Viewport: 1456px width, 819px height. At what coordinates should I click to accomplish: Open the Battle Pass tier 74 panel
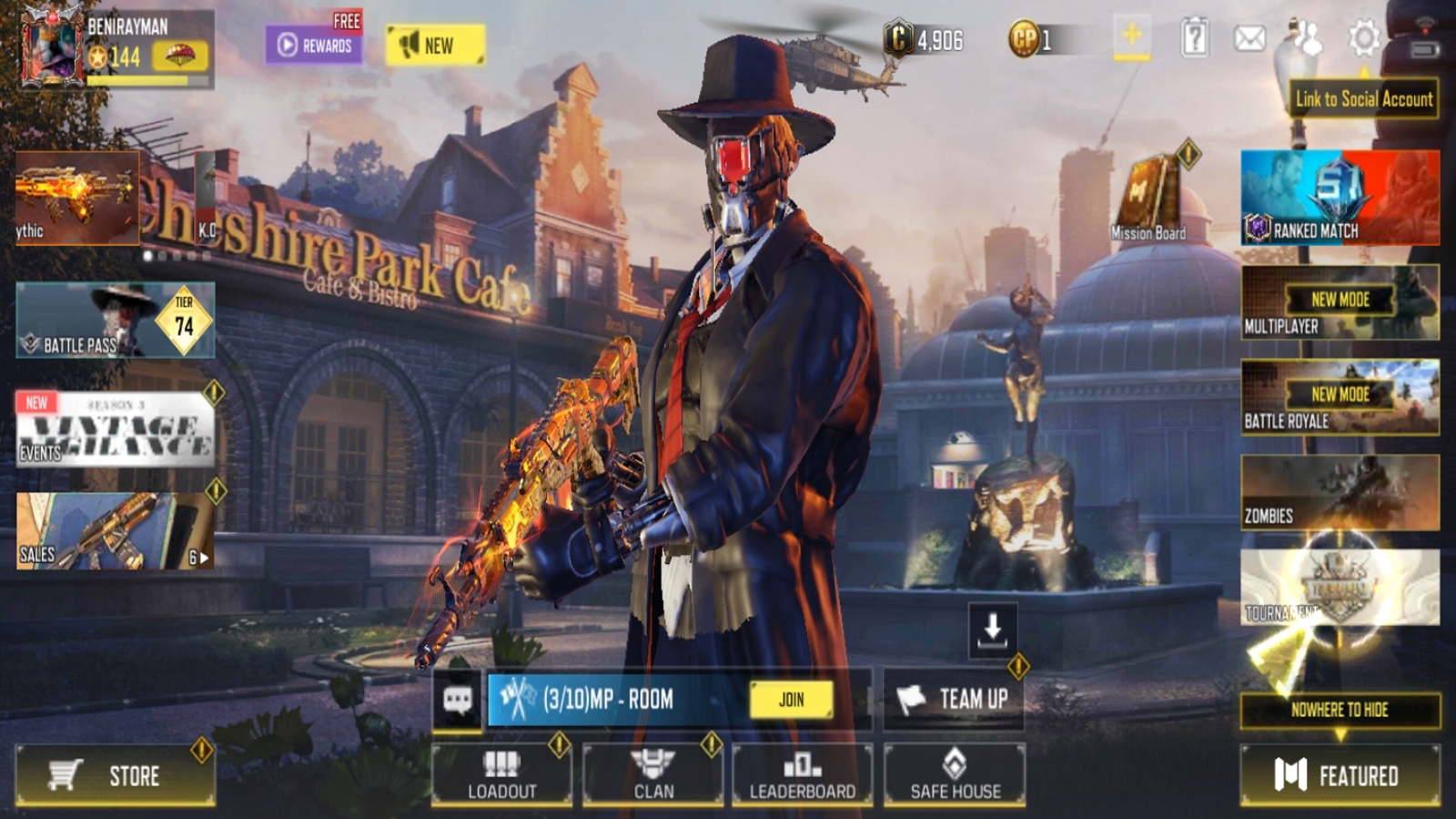pyautogui.click(x=116, y=319)
